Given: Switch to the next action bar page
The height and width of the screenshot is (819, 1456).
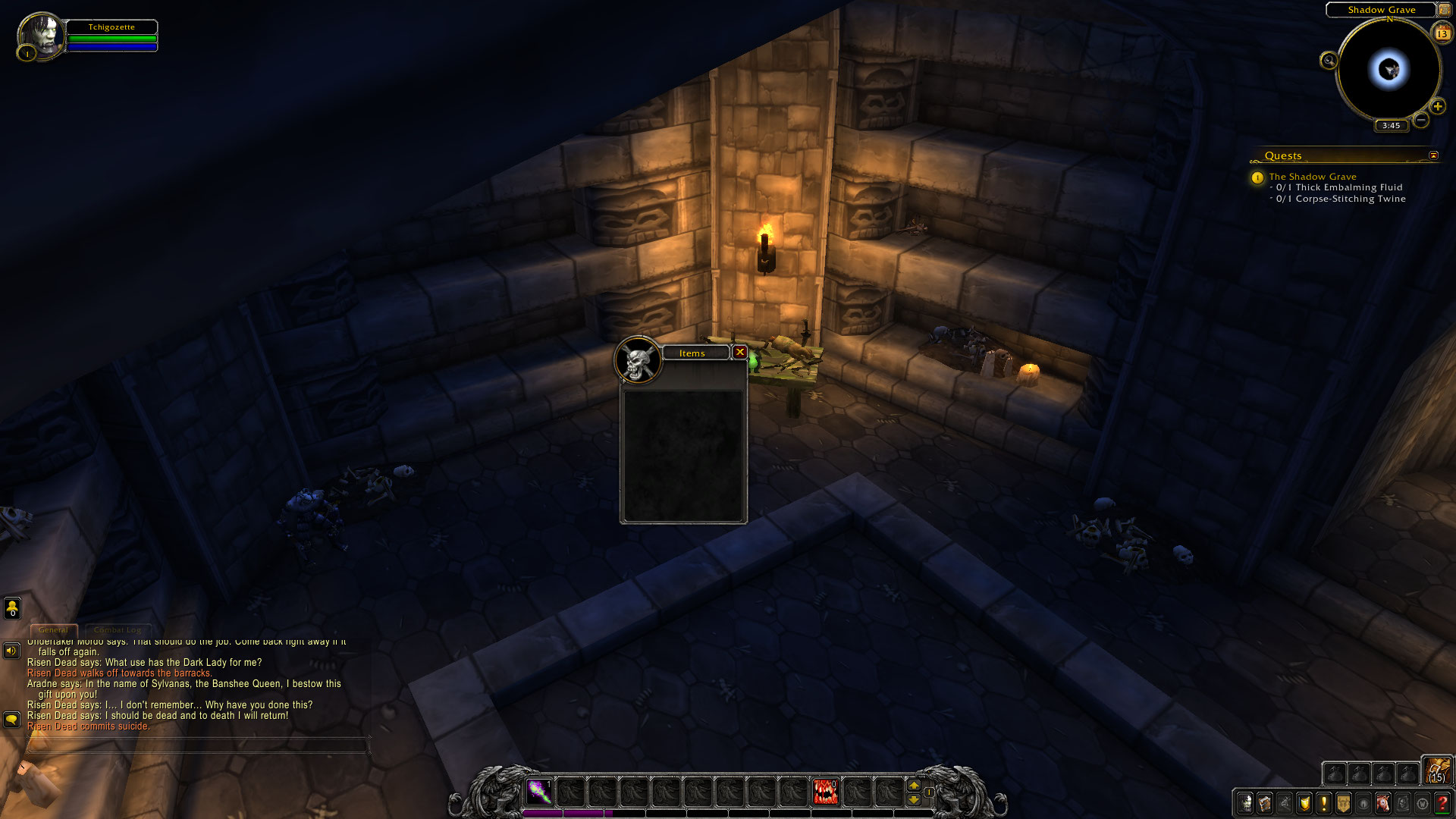Looking at the screenshot, I should (x=914, y=786).
